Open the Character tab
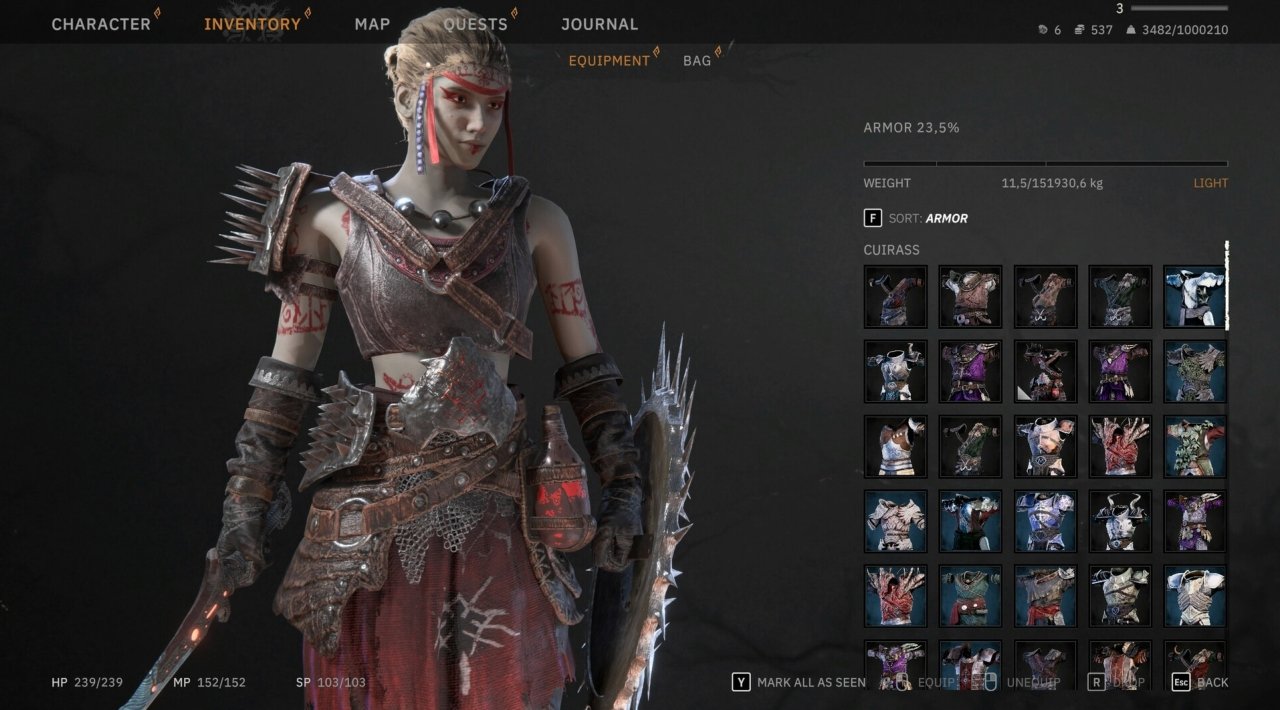1280x710 pixels. pos(101,24)
